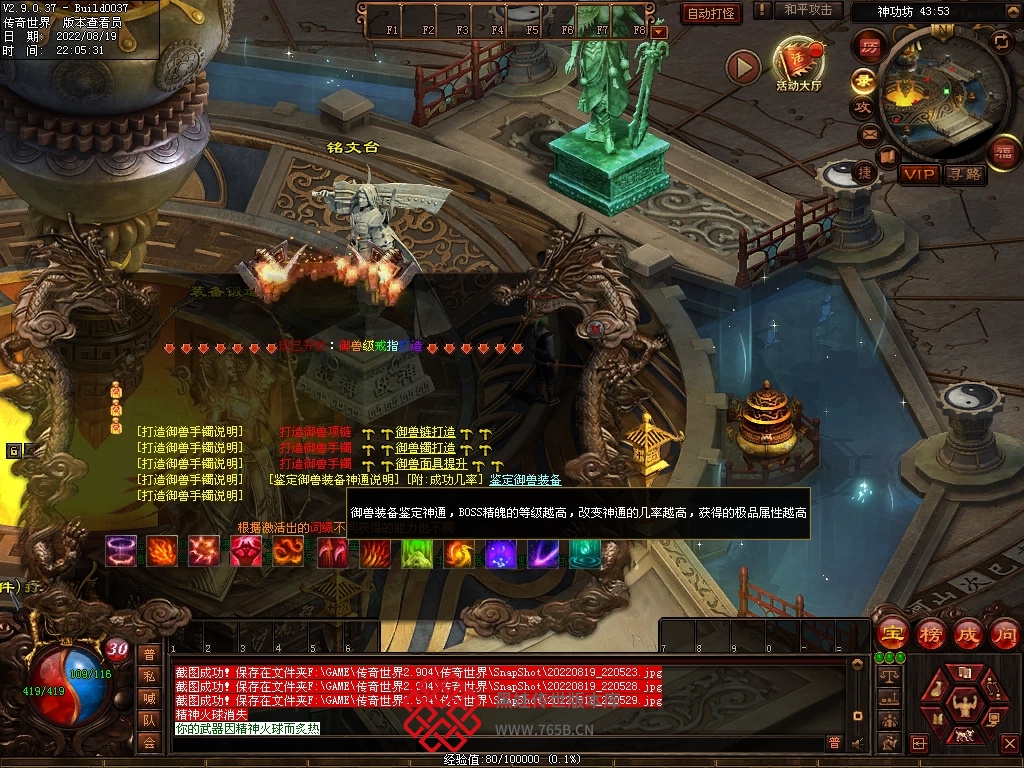Open the VIP panel

(x=918, y=174)
